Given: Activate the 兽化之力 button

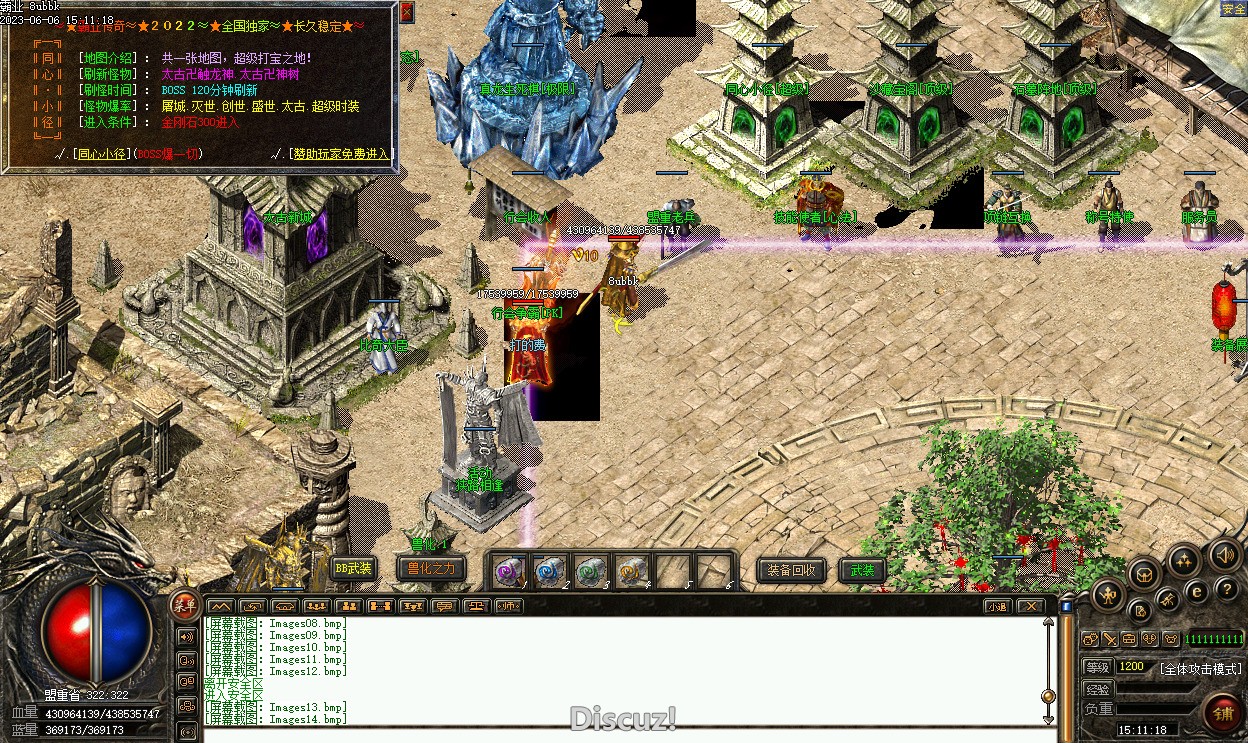Looking at the screenshot, I should coord(430,568).
